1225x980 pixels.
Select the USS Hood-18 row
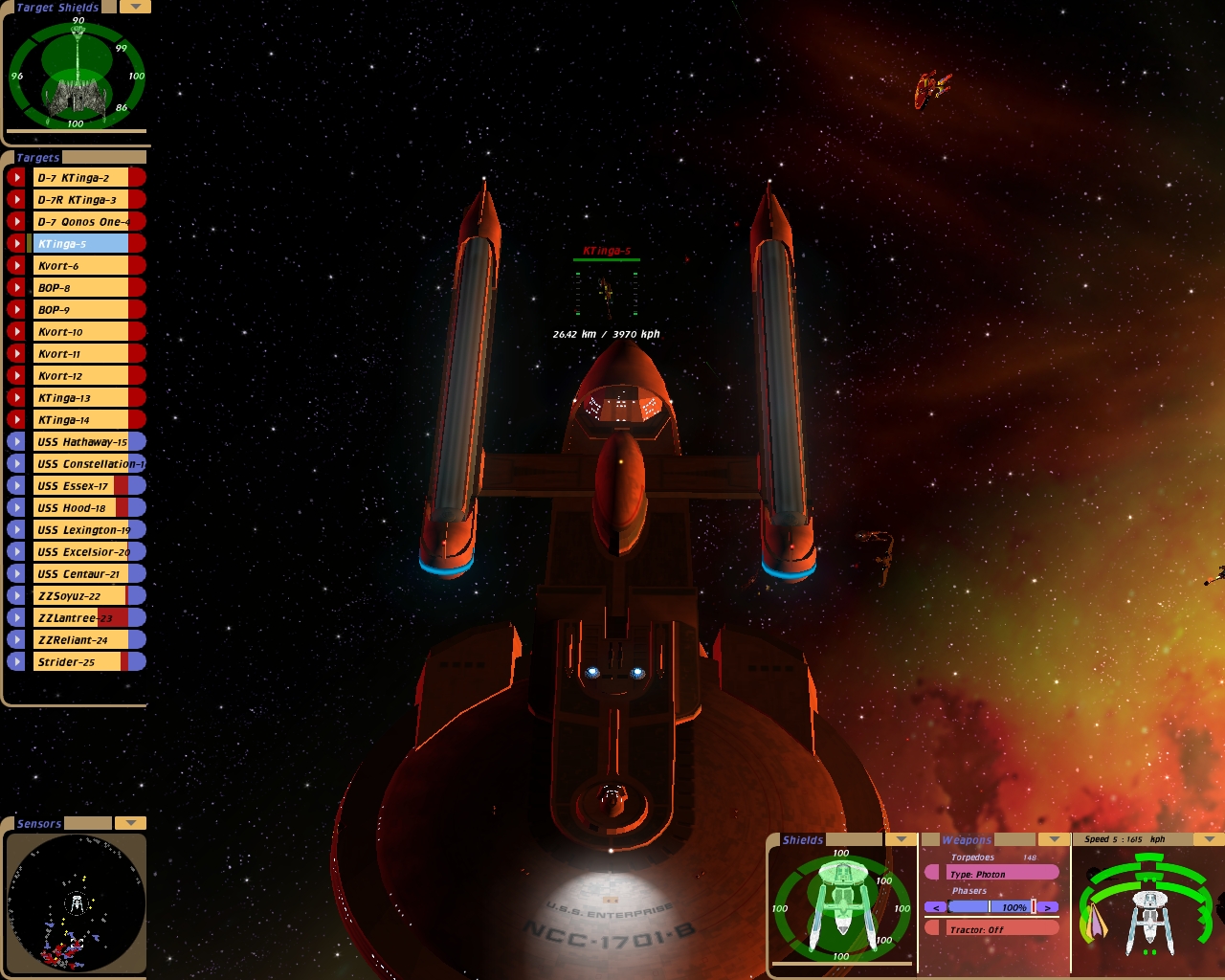(80, 508)
